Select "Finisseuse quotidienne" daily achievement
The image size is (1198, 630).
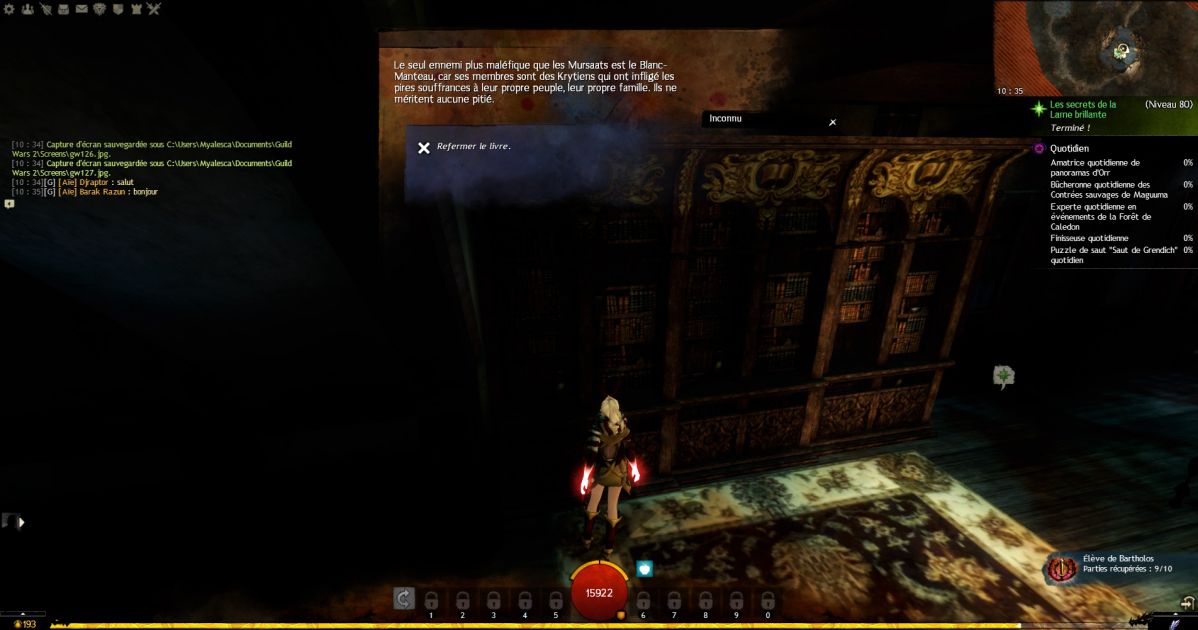1089,238
